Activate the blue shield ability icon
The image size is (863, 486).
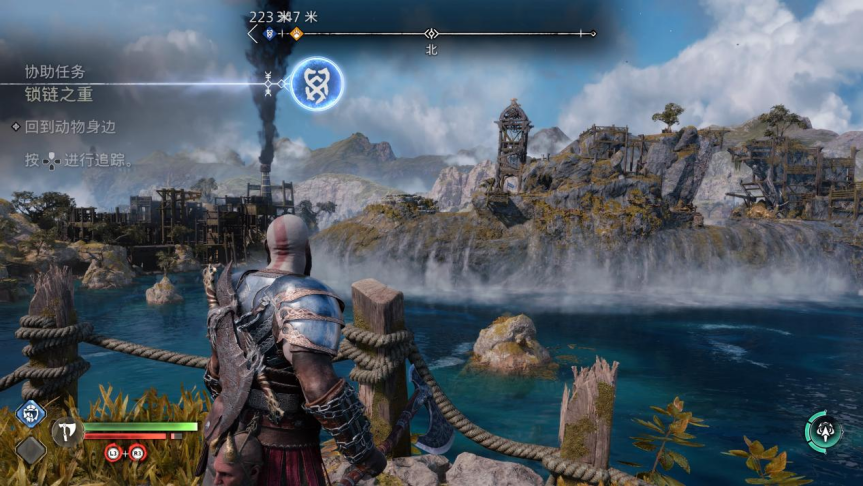coord(30,413)
